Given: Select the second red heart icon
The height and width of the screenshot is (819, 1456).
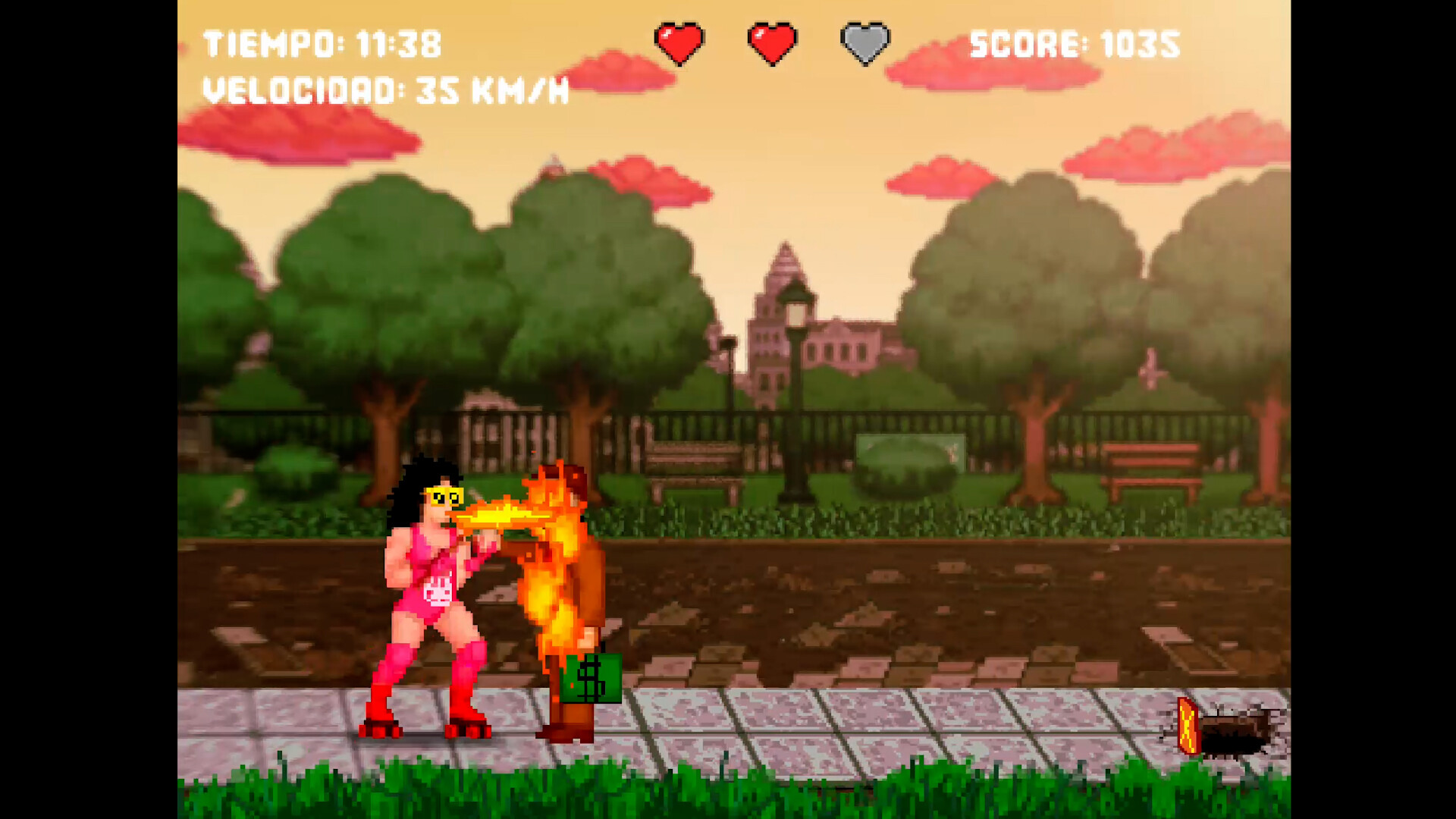Looking at the screenshot, I should [x=770, y=42].
